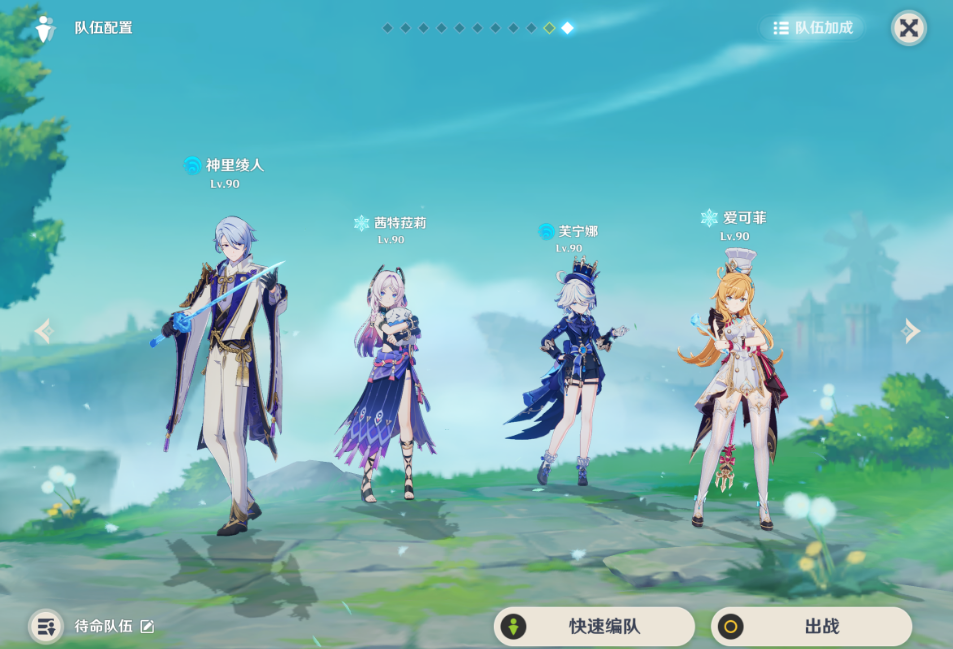Close the party setup screen
953x649 pixels.
pyautogui.click(x=908, y=28)
